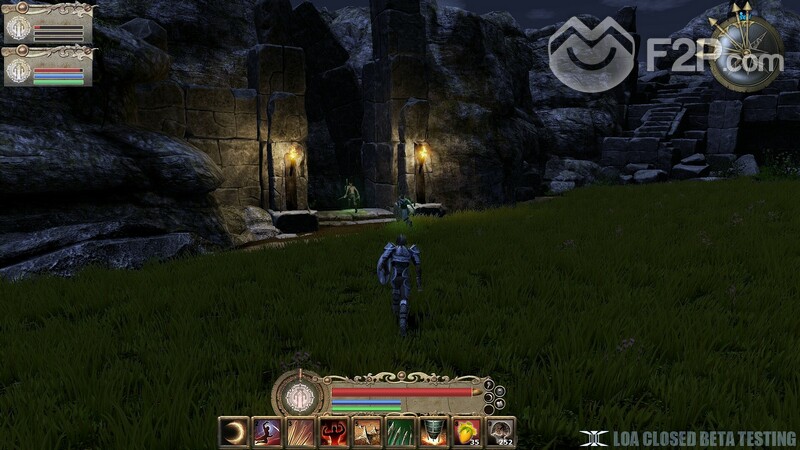Use the item slot showing 252

(x=499, y=432)
